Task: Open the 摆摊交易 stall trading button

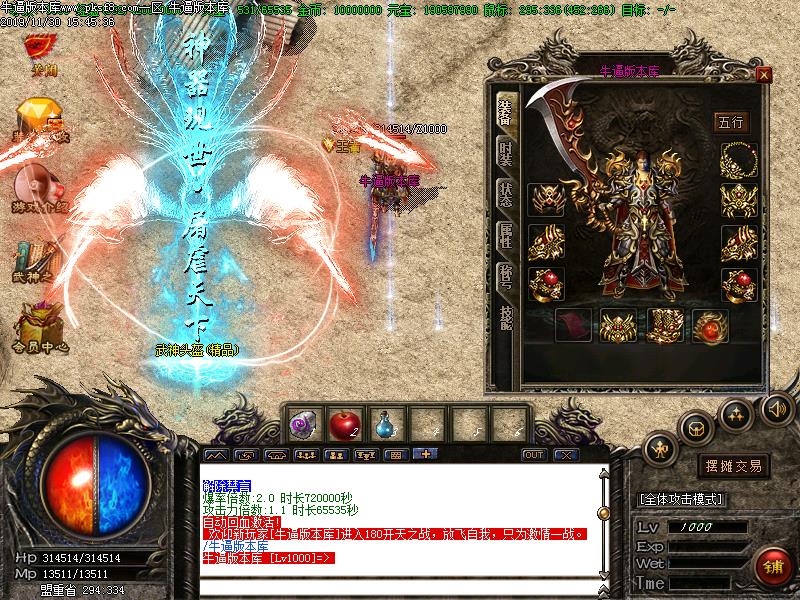Action: click(733, 466)
